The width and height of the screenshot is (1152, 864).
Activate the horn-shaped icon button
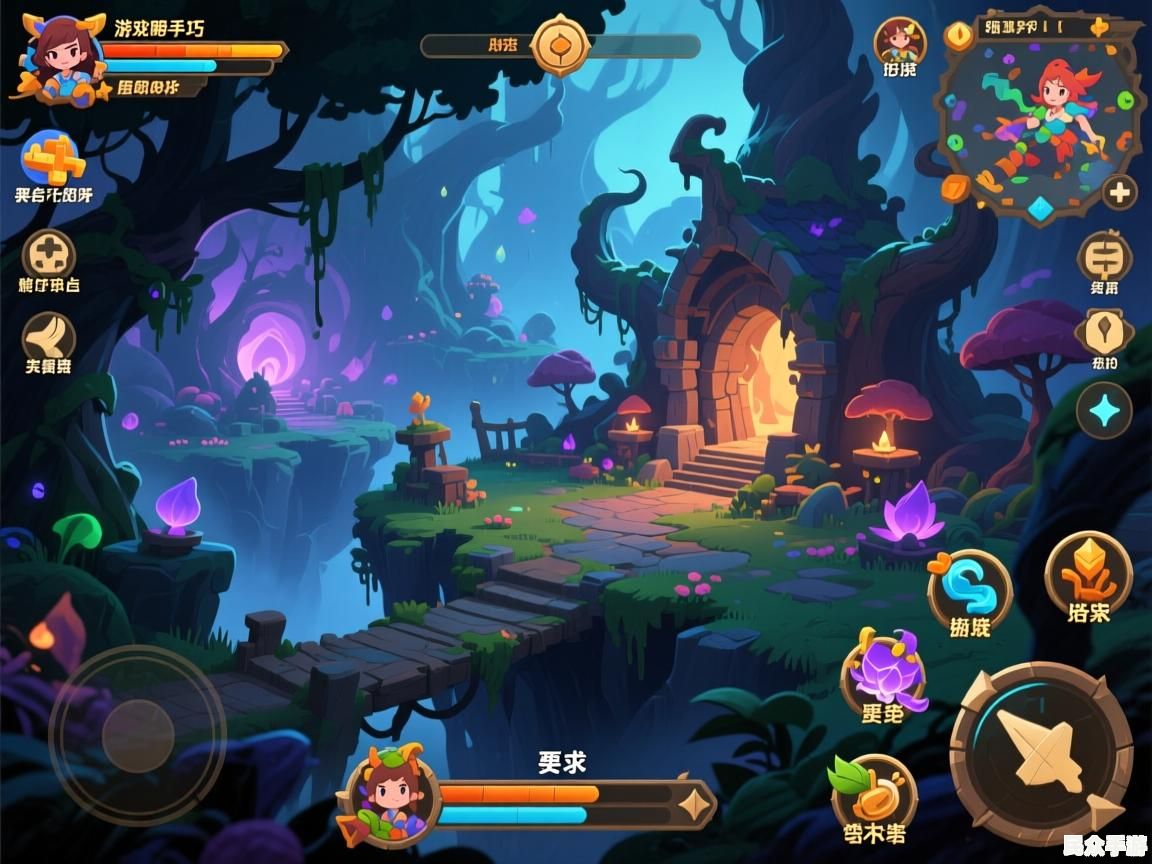pos(48,336)
